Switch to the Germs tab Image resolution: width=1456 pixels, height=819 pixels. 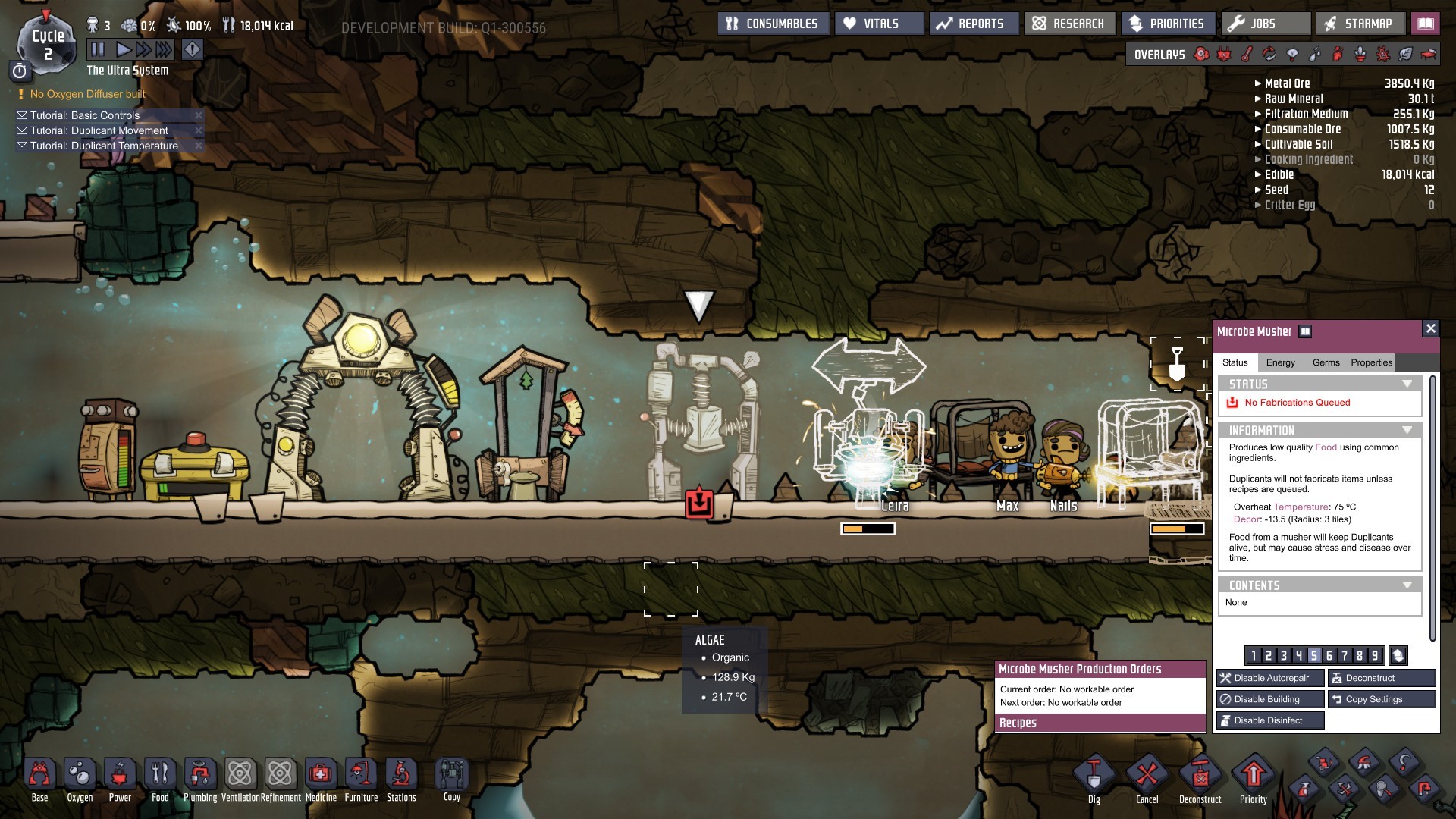pos(1326,362)
